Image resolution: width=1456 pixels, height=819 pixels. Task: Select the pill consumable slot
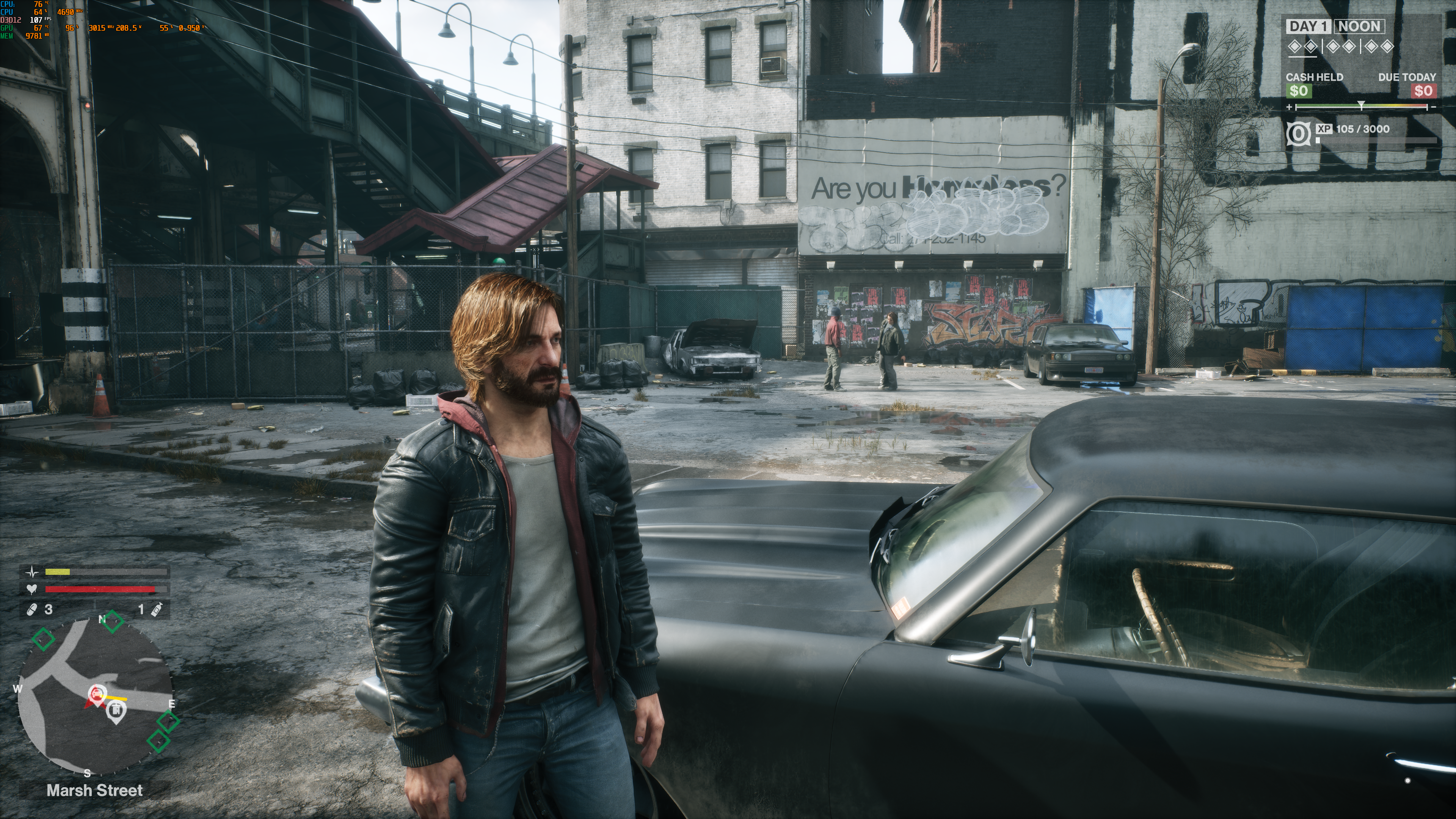pos(33,609)
